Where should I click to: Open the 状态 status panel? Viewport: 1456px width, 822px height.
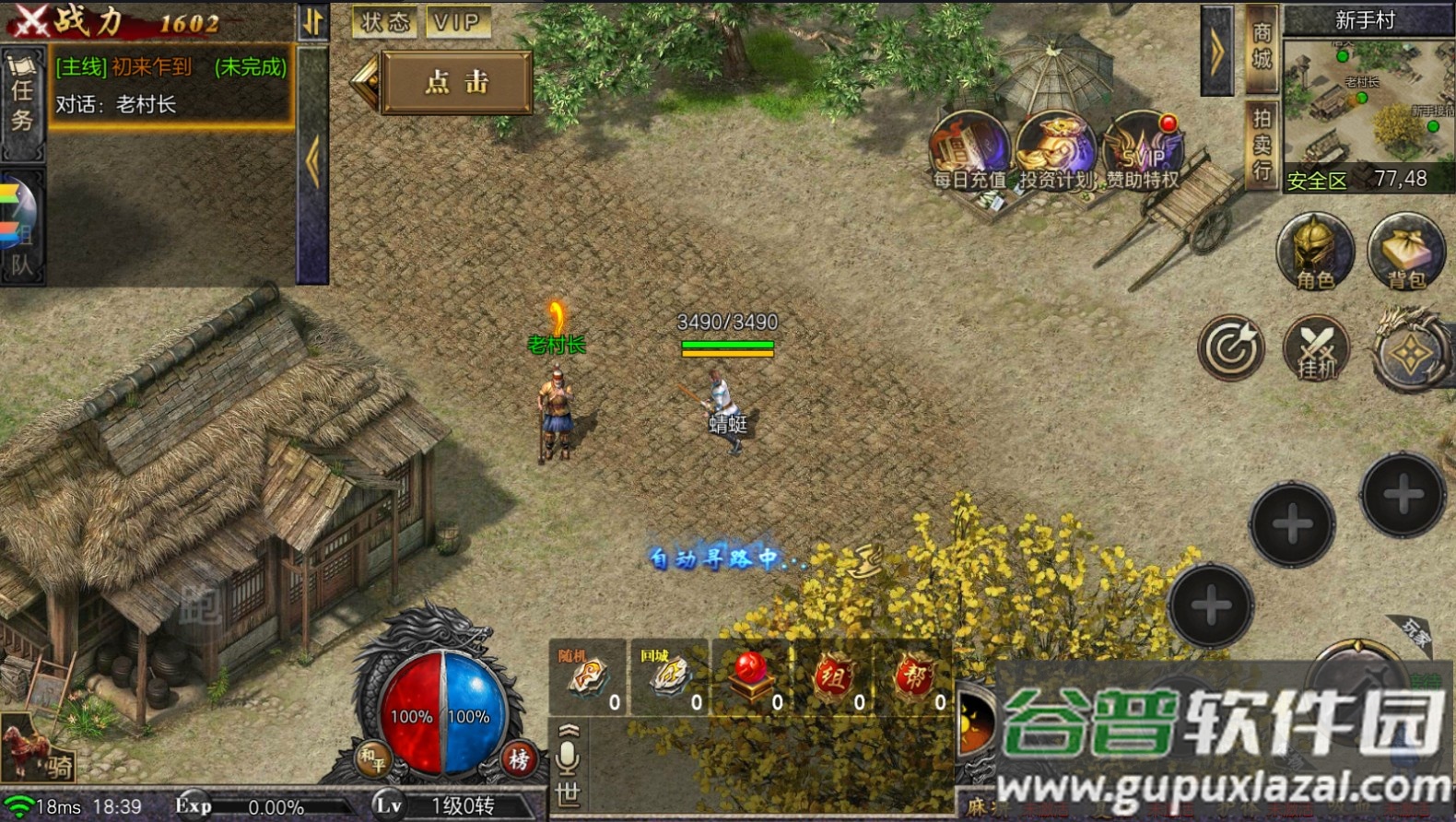pyautogui.click(x=384, y=22)
